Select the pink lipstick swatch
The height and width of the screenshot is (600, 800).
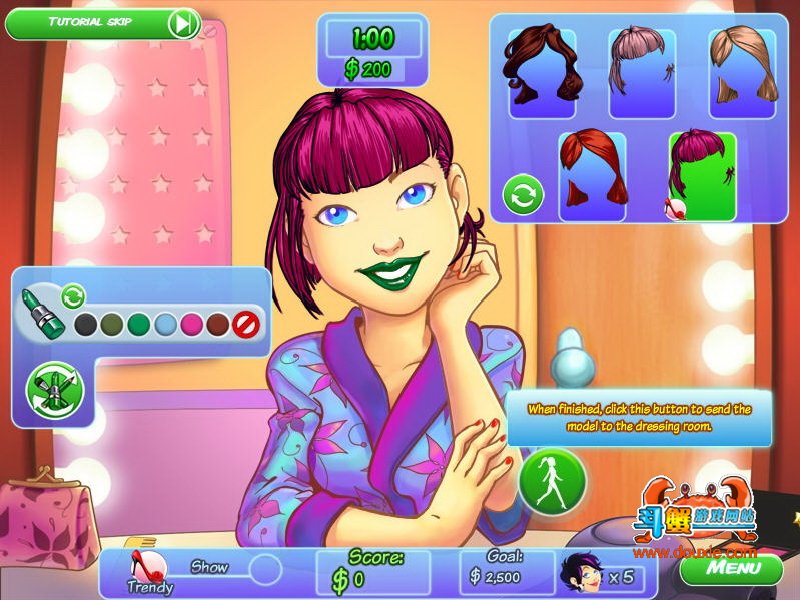(192, 324)
